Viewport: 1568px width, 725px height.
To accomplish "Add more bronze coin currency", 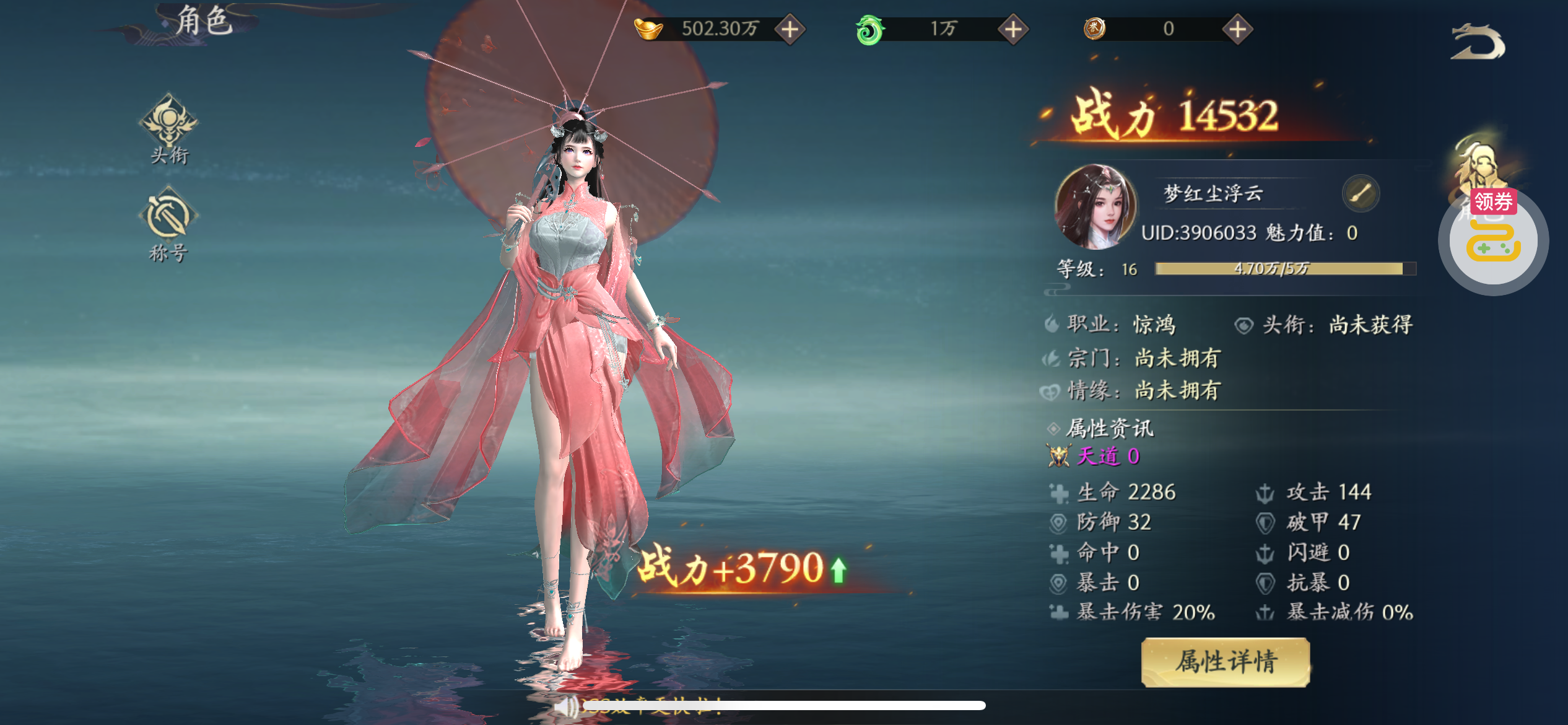I will [x=1237, y=29].
